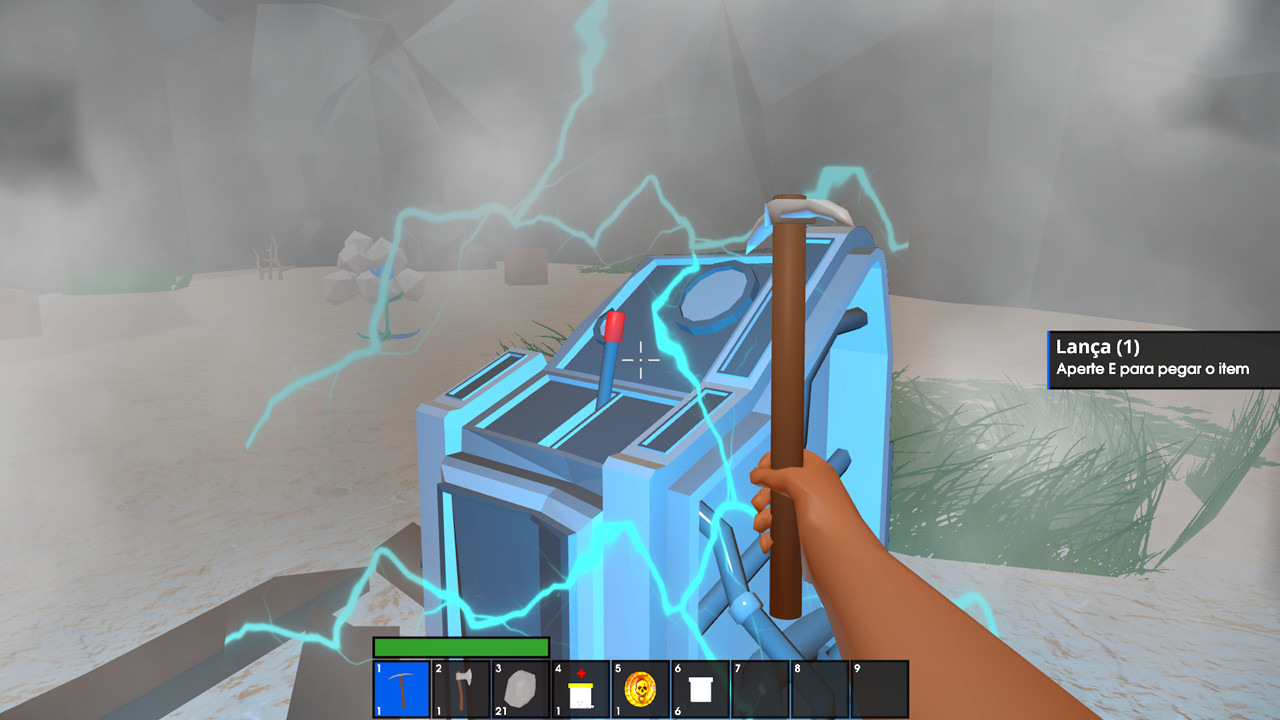1280x720 pixels.
Task: Select the axe in hotbar slot 2
Action: 461,690
